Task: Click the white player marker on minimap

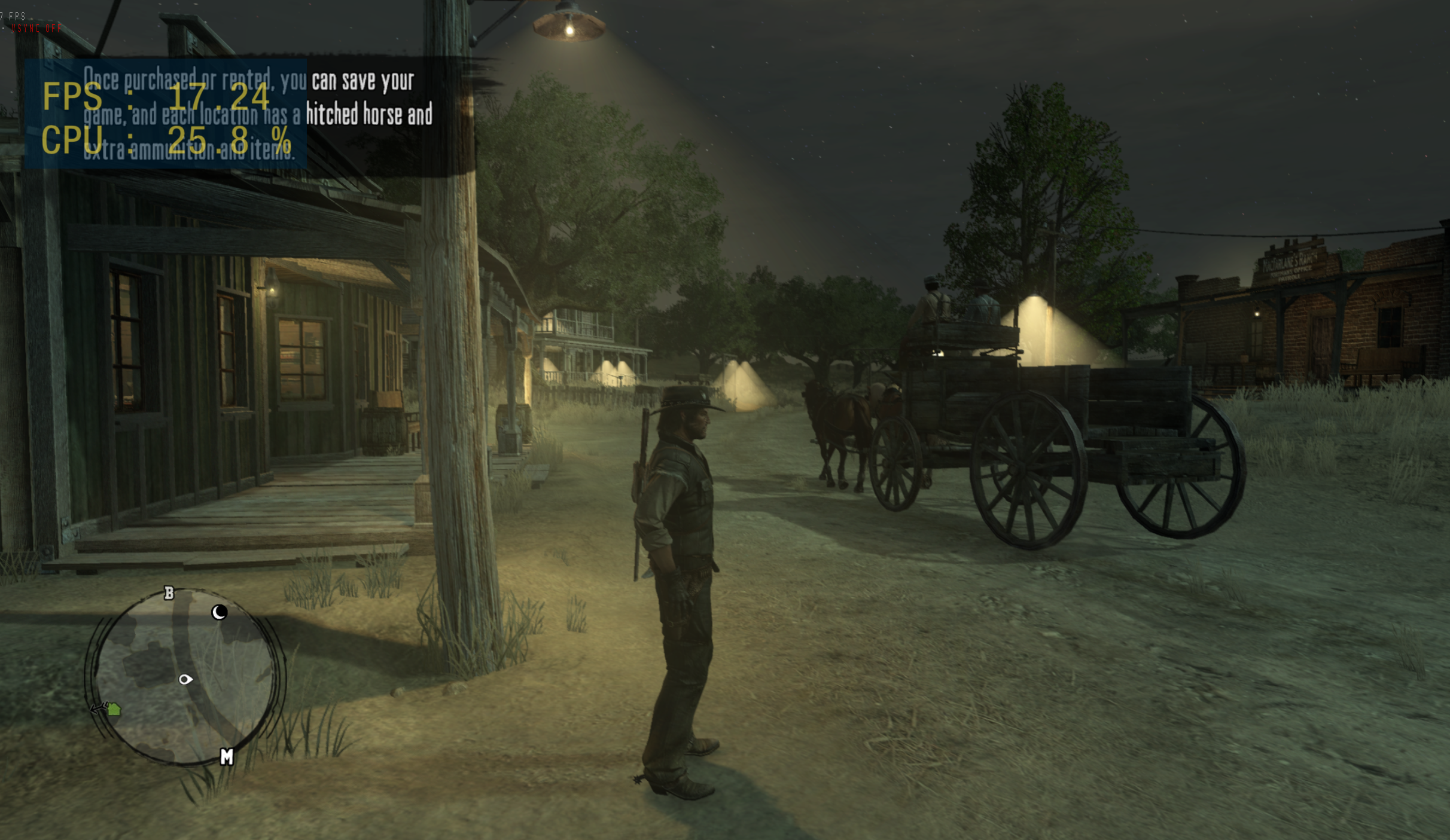Action: (185, 680)
